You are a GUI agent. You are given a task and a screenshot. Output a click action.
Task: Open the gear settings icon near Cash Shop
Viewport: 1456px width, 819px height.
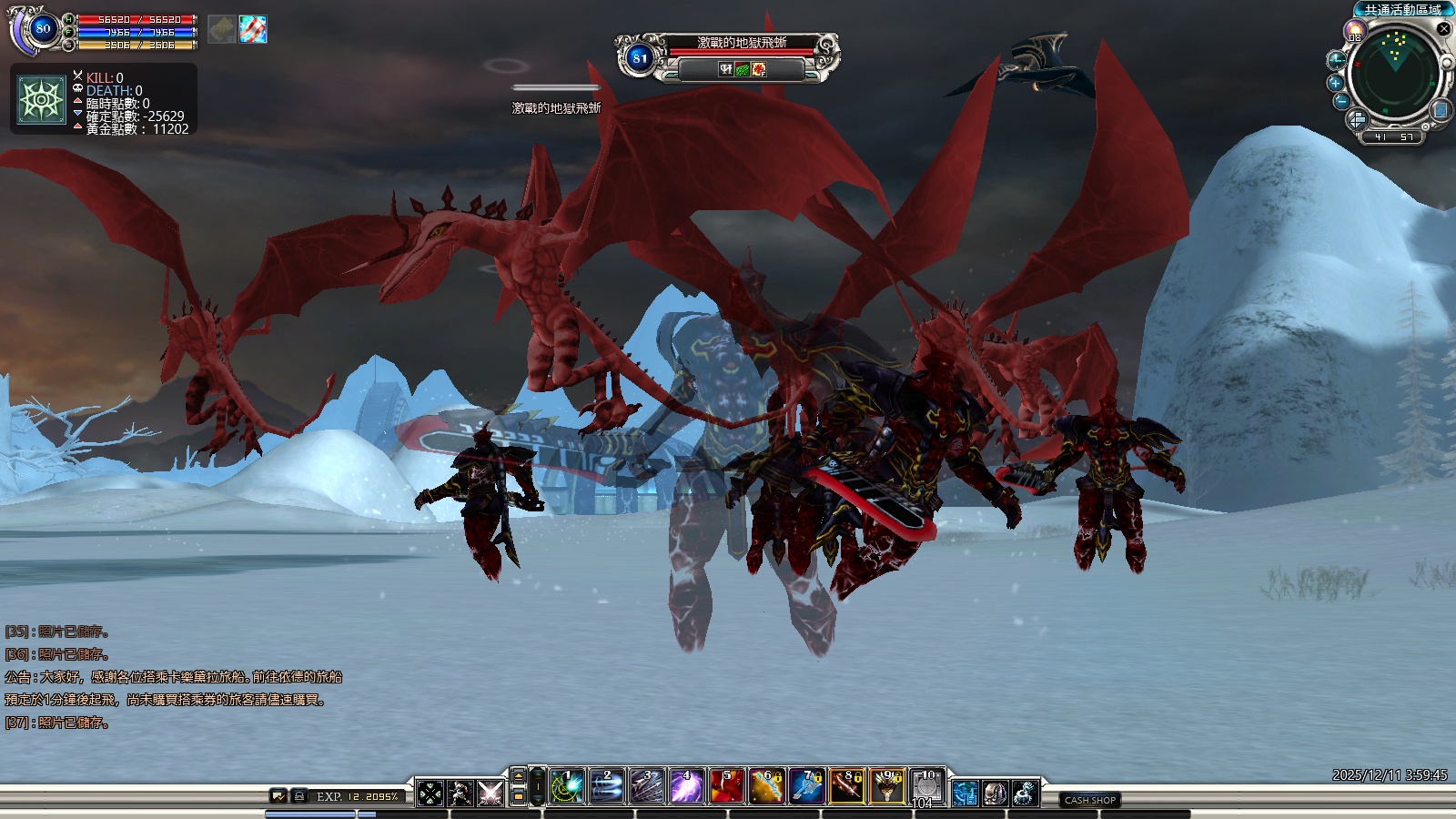point(1025,794)
